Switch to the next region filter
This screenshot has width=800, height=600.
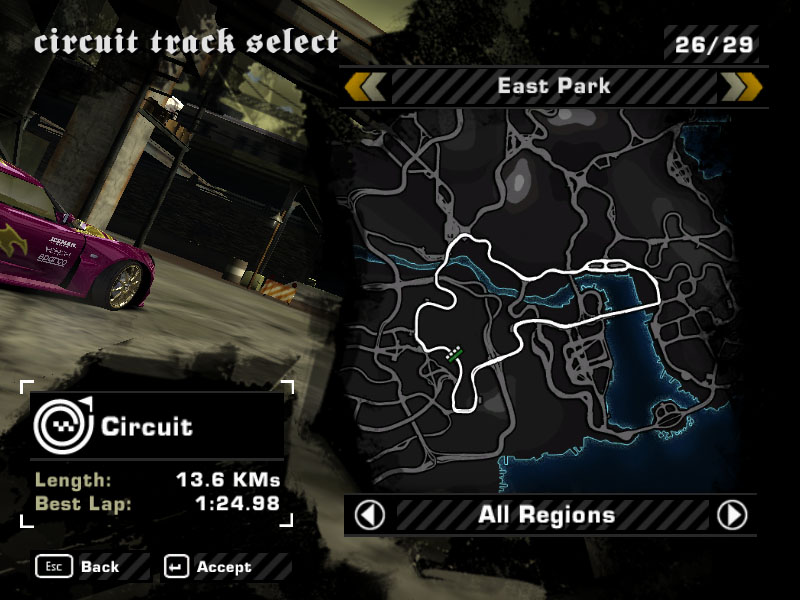[733, 515]
